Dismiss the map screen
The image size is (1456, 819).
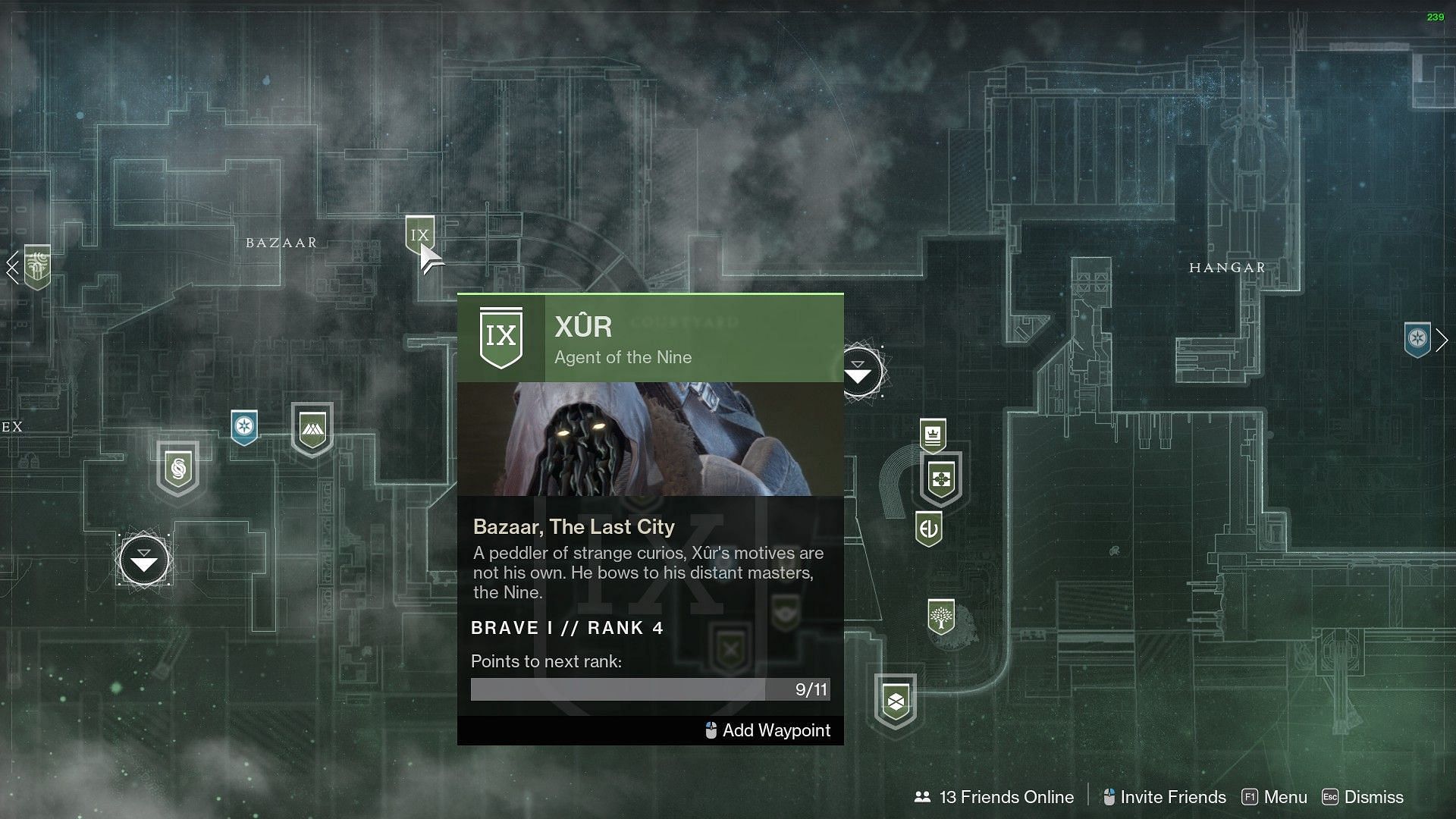pyautogui.click(x=1363, y=797)
